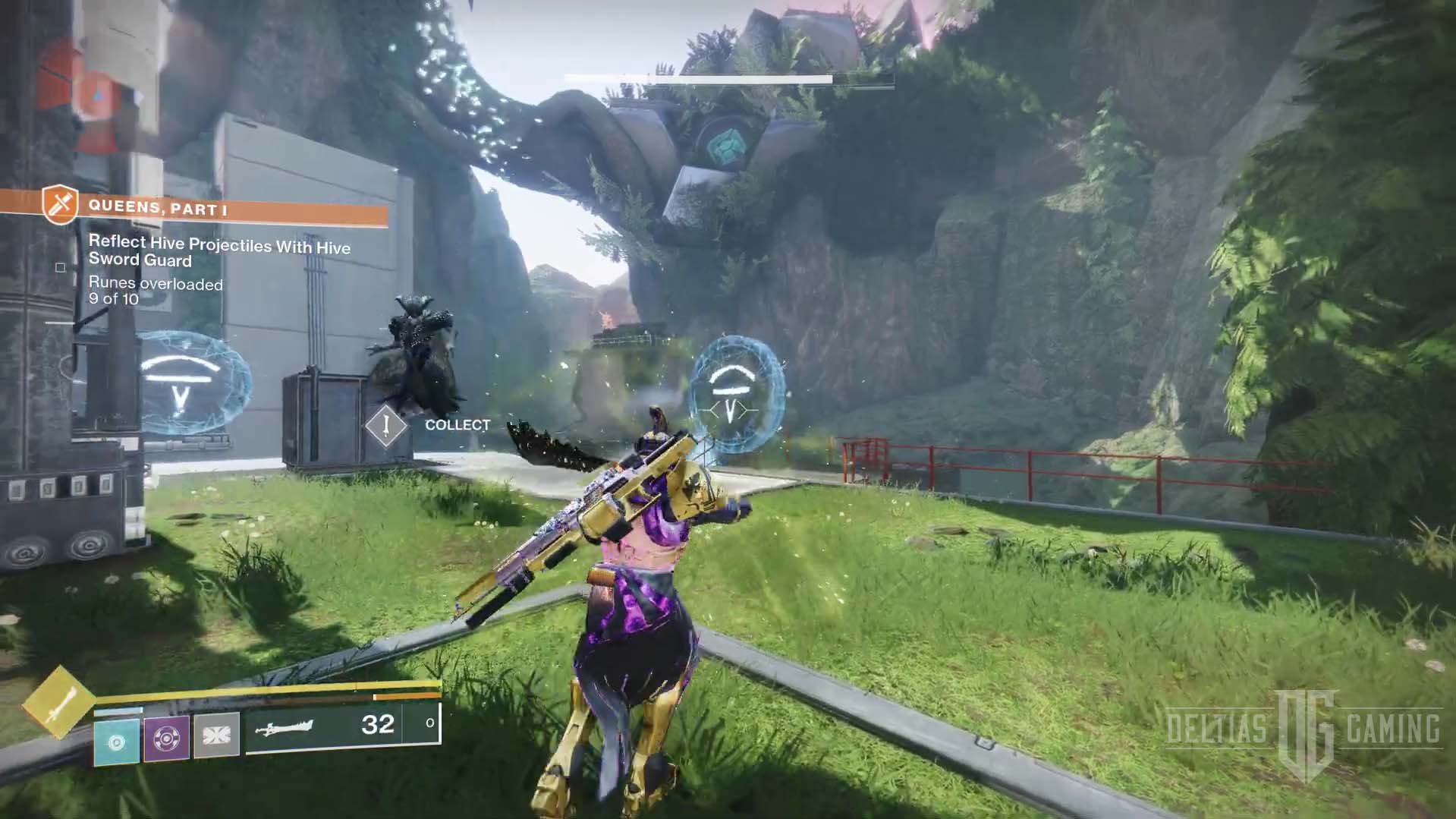The image size is (1456, 819).
Task: Select the equipped sword weapon icon
Action: point(285,729)
